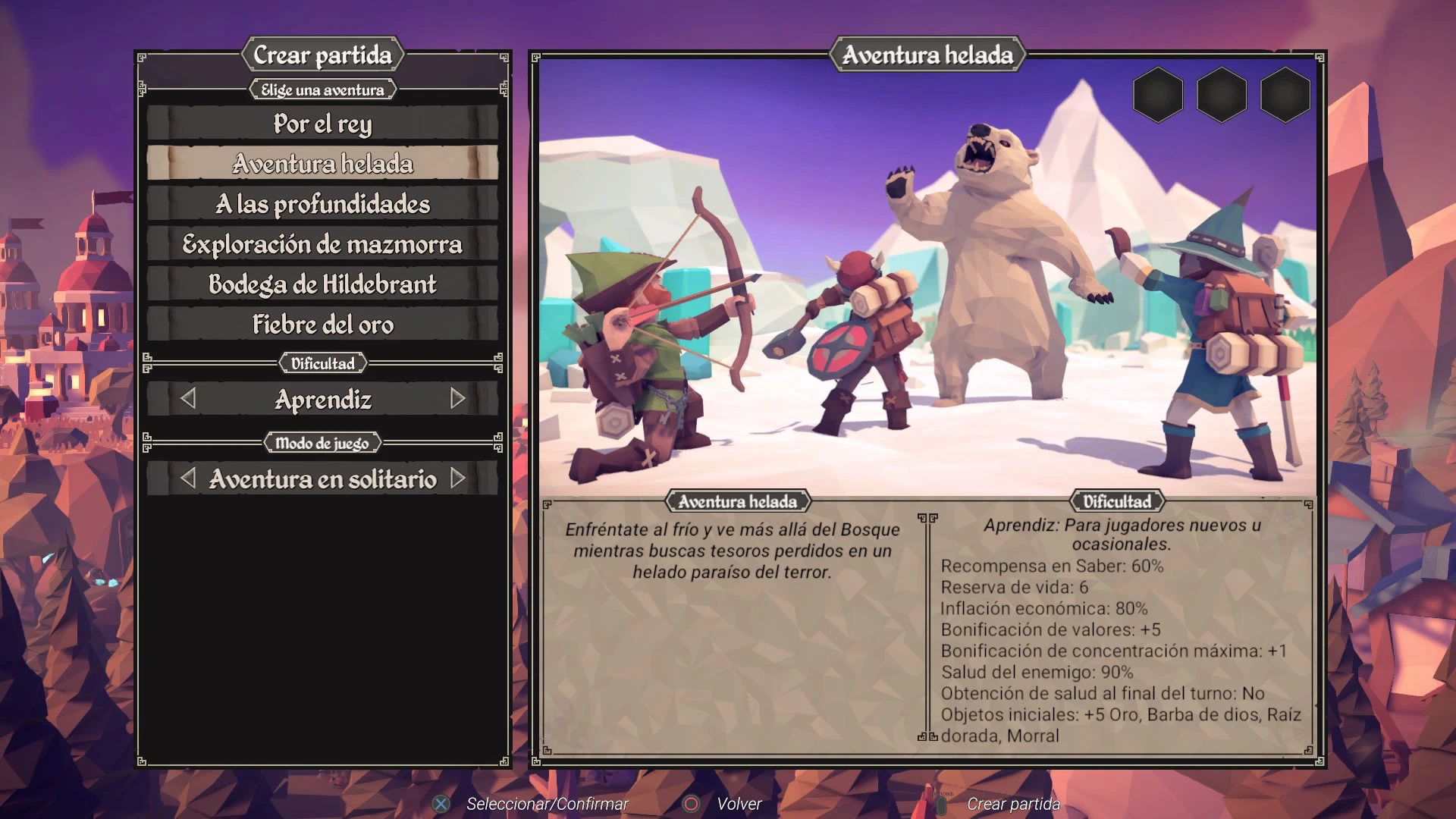Switch game mode with right arrow of Aventura en solitario
1456x819 pixels.
457,479
